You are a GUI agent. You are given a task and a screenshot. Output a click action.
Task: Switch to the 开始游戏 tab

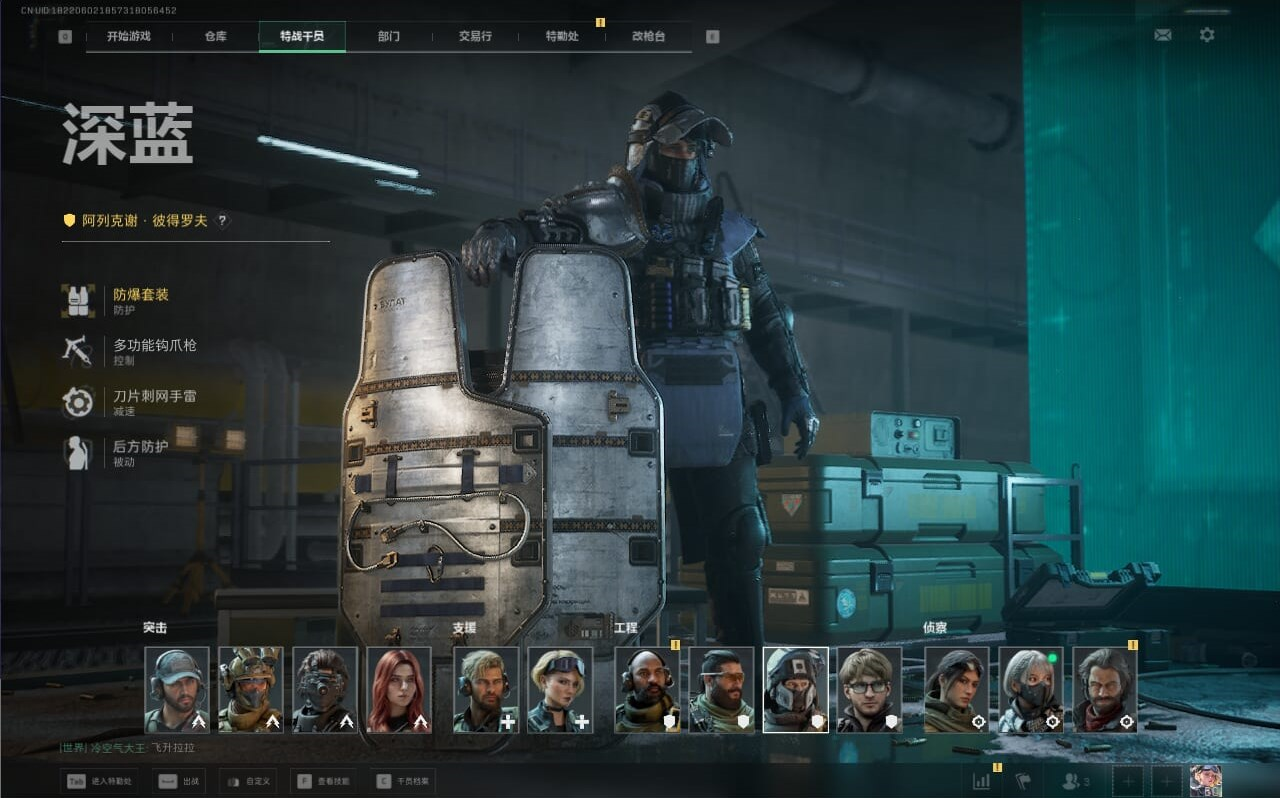[129, 37]
